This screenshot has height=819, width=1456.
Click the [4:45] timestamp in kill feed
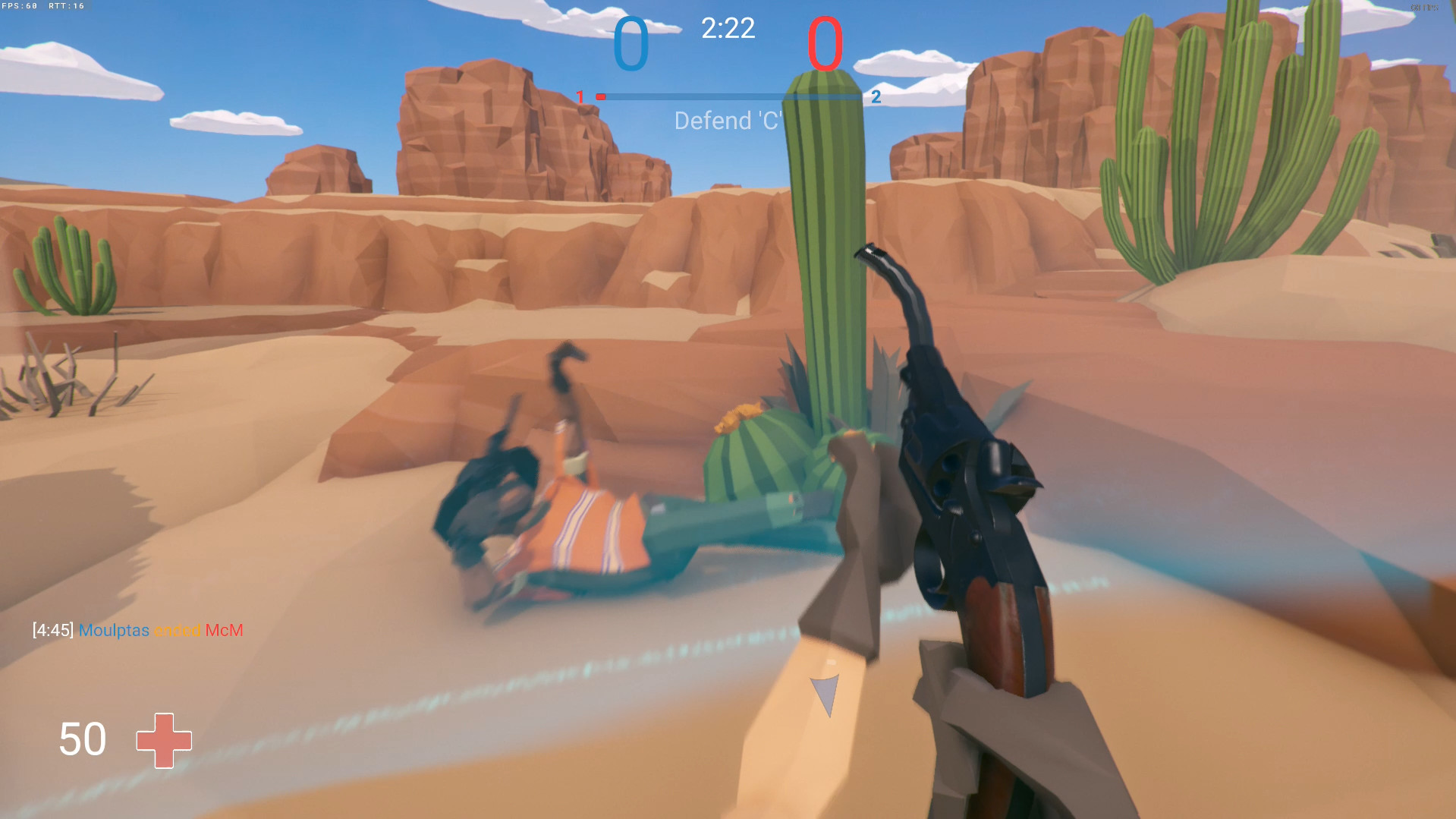pos(52,630)
